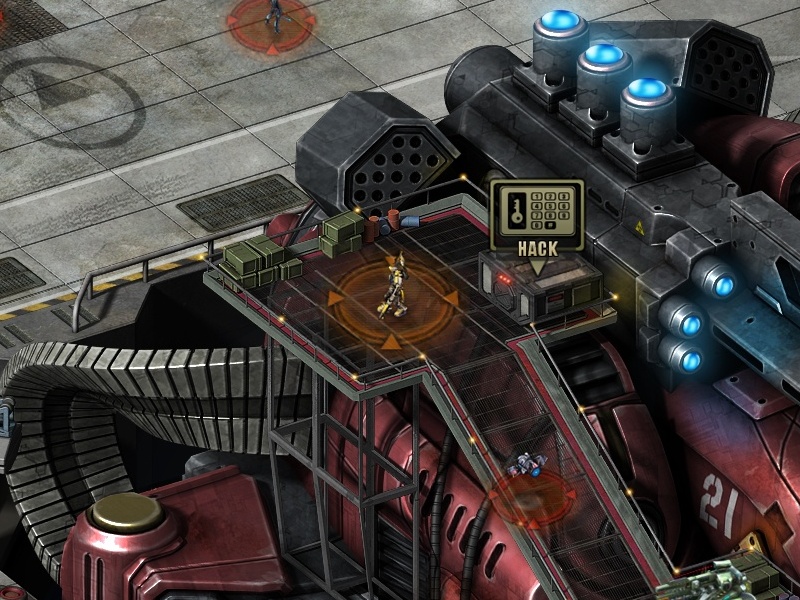This screenshot has width=800, height=600.
Task: Target the enemy soldier on the red circle
Action: (x=273, y=14)
